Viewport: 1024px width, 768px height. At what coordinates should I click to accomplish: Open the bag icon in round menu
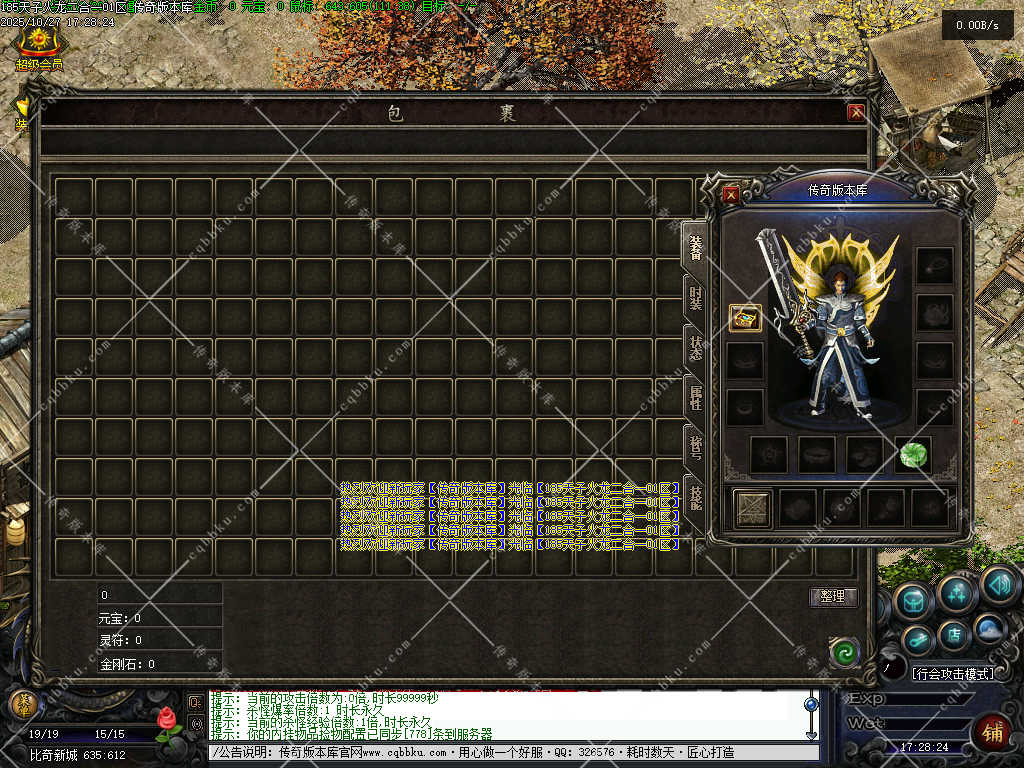click(x=914, y=601)
